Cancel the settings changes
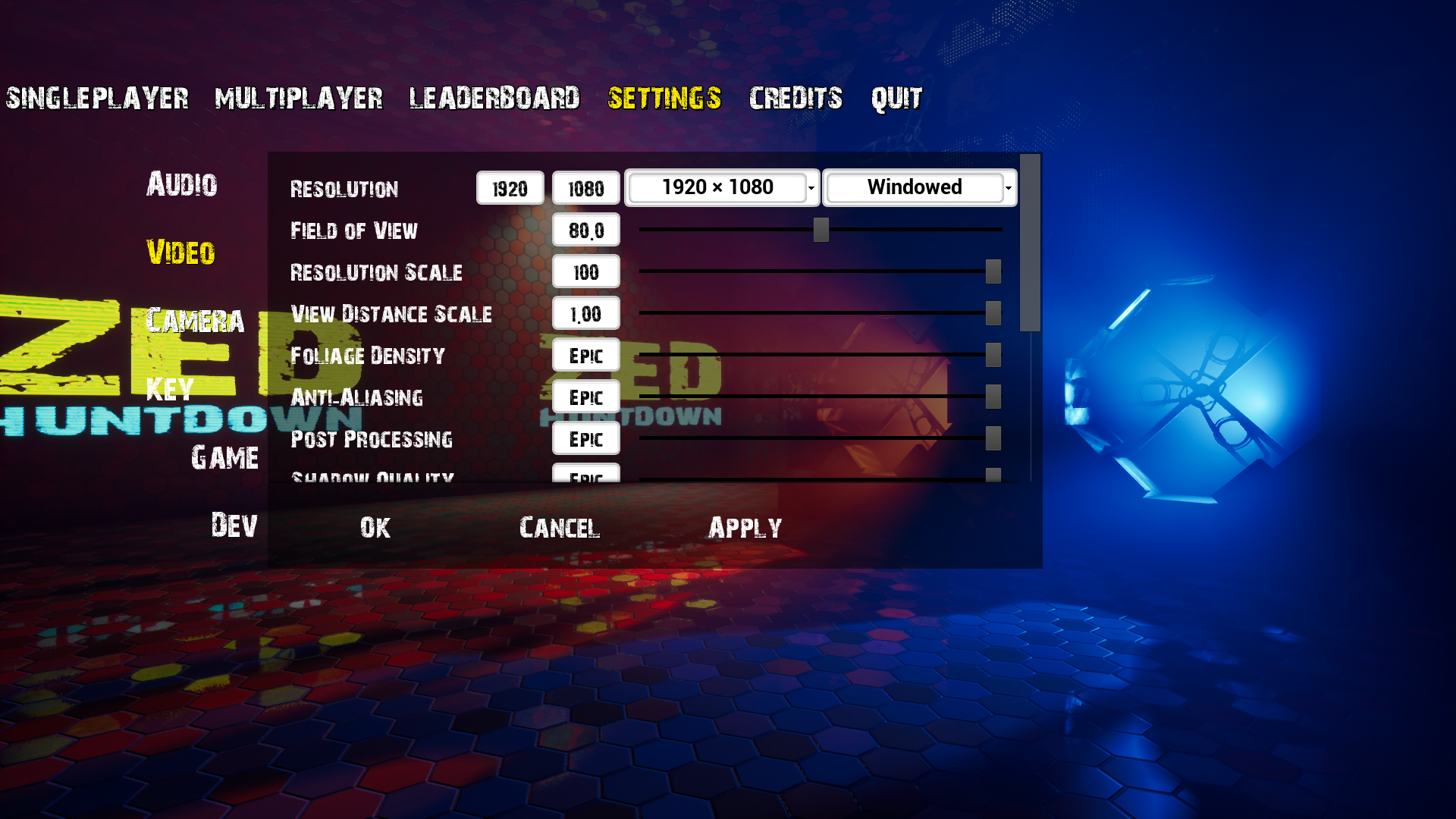The height and width of the screenshot is (819, 1456). coord(560,528)
